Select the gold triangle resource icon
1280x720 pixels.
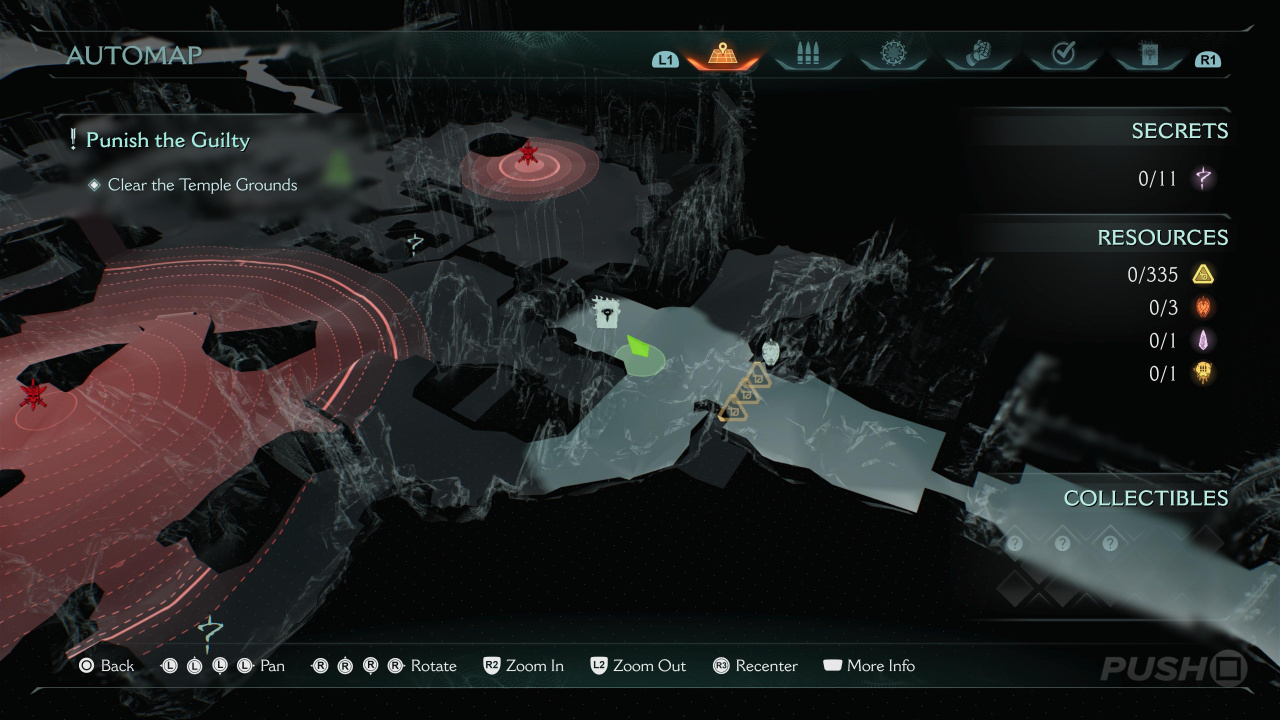pyautogui.click(x=1203, y=274)
